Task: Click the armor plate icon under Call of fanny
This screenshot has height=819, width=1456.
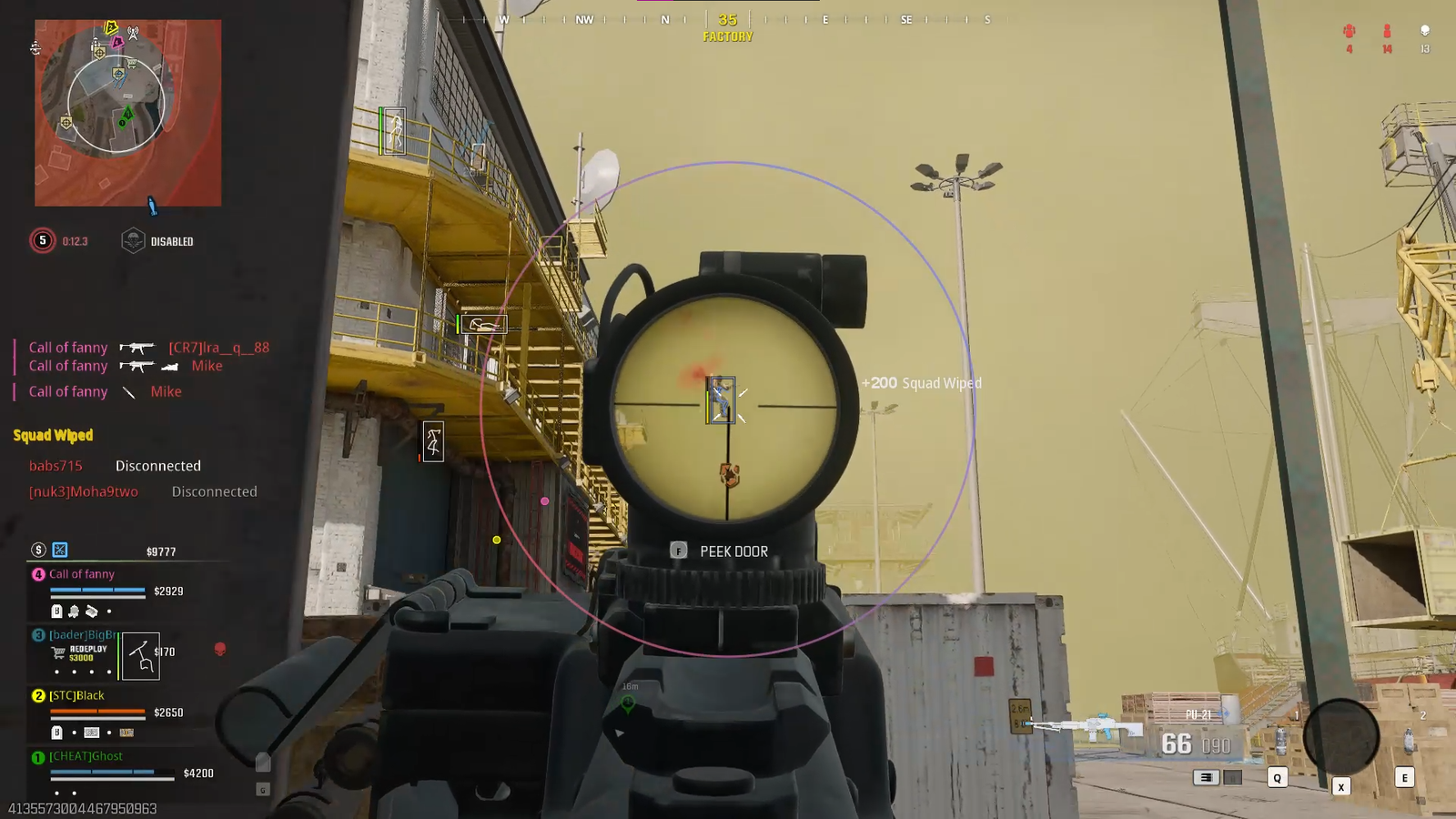Action: [x=56, y=612]
